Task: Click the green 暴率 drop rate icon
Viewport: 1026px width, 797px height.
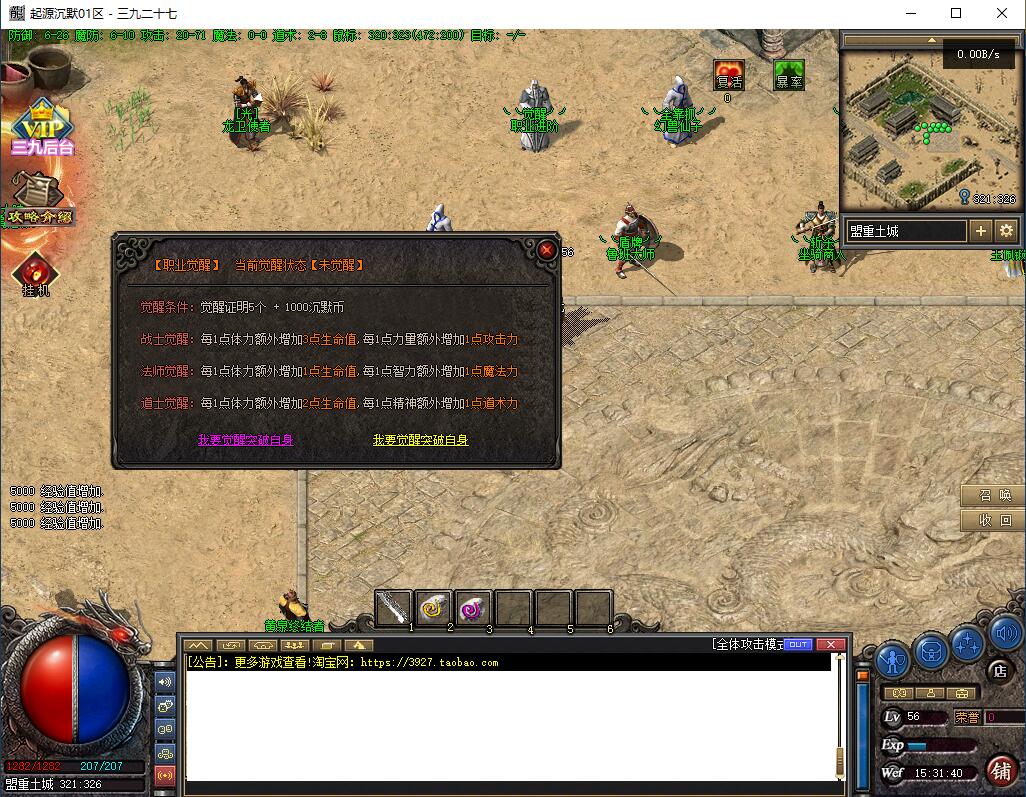Action: [x=789, y=76]
